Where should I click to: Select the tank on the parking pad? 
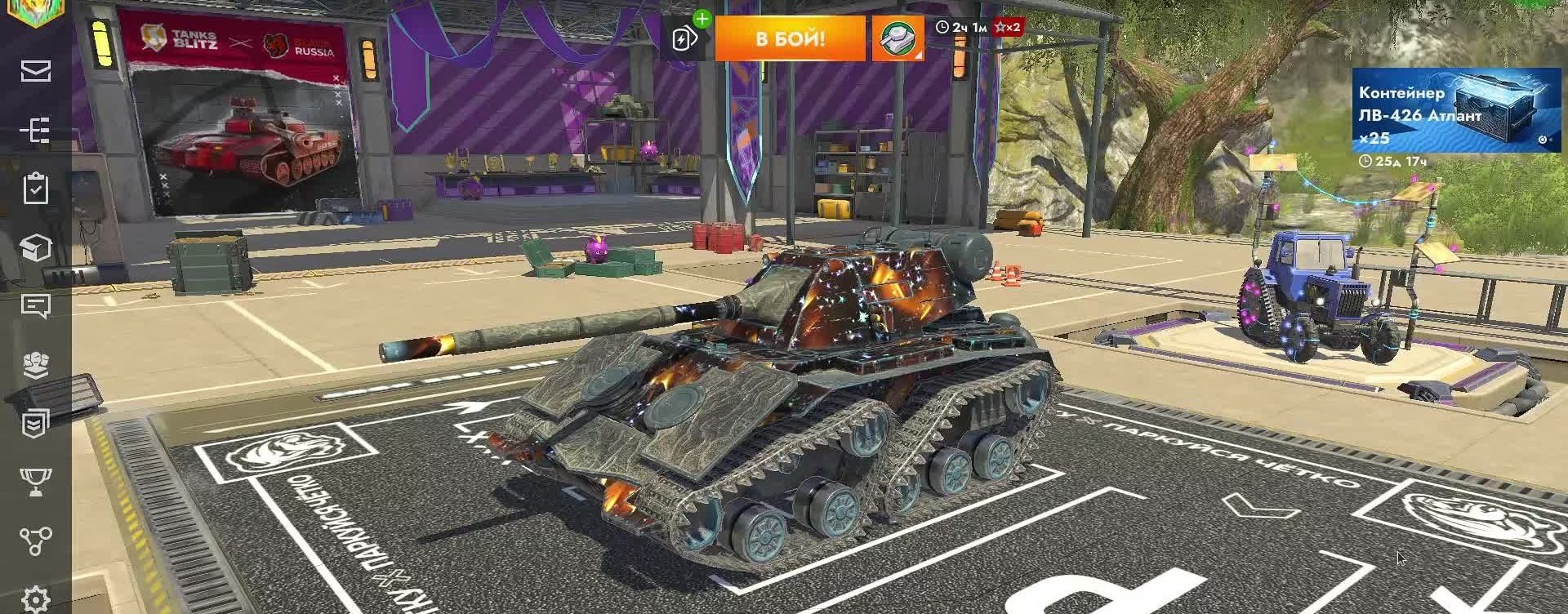(776, 384)
